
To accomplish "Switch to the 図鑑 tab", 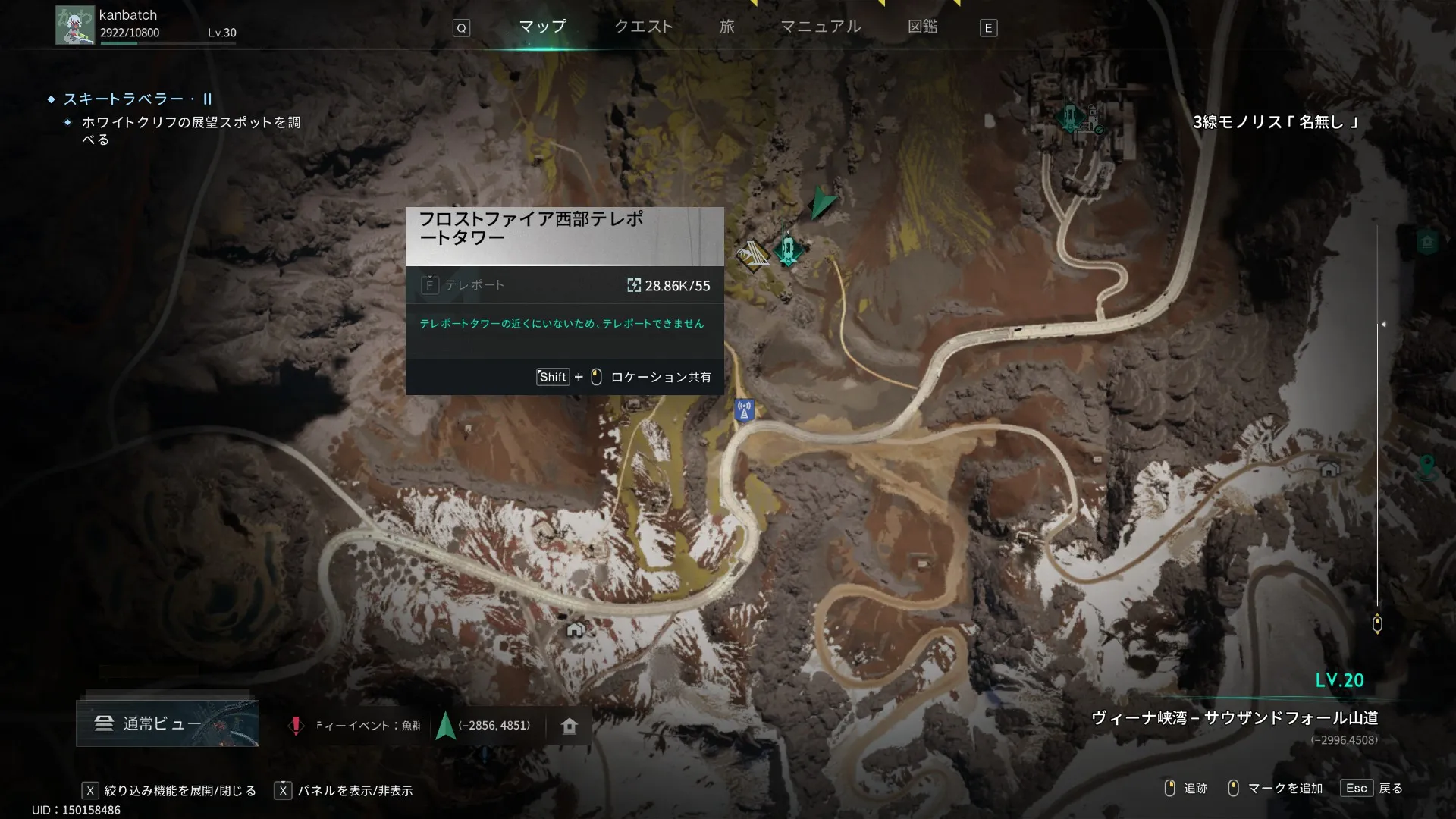I will 922,27.
